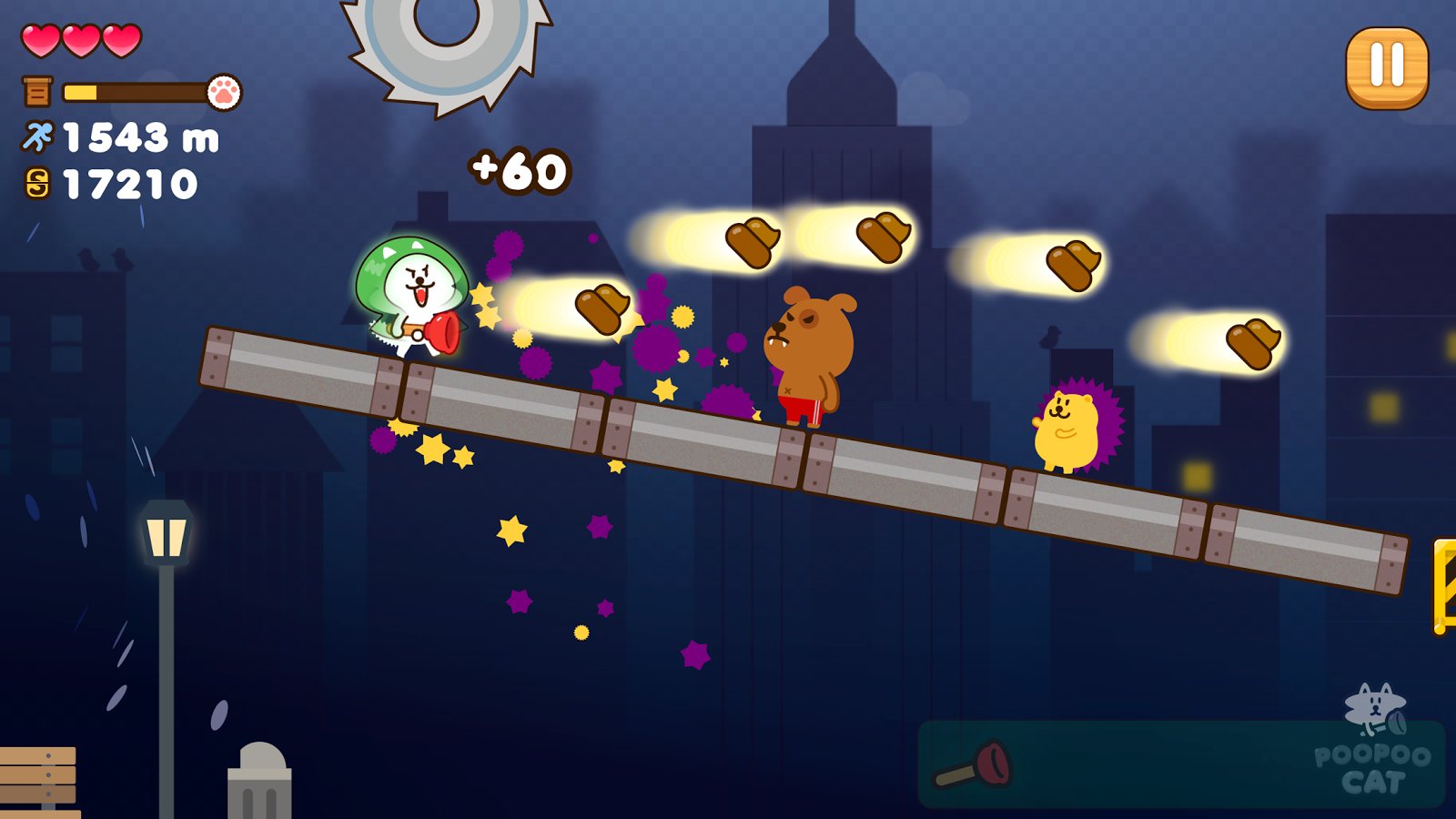The height and width of the screenshot is (819, 1456).
Task: Pause the game with the orange button
Action: coord(1387,67)
